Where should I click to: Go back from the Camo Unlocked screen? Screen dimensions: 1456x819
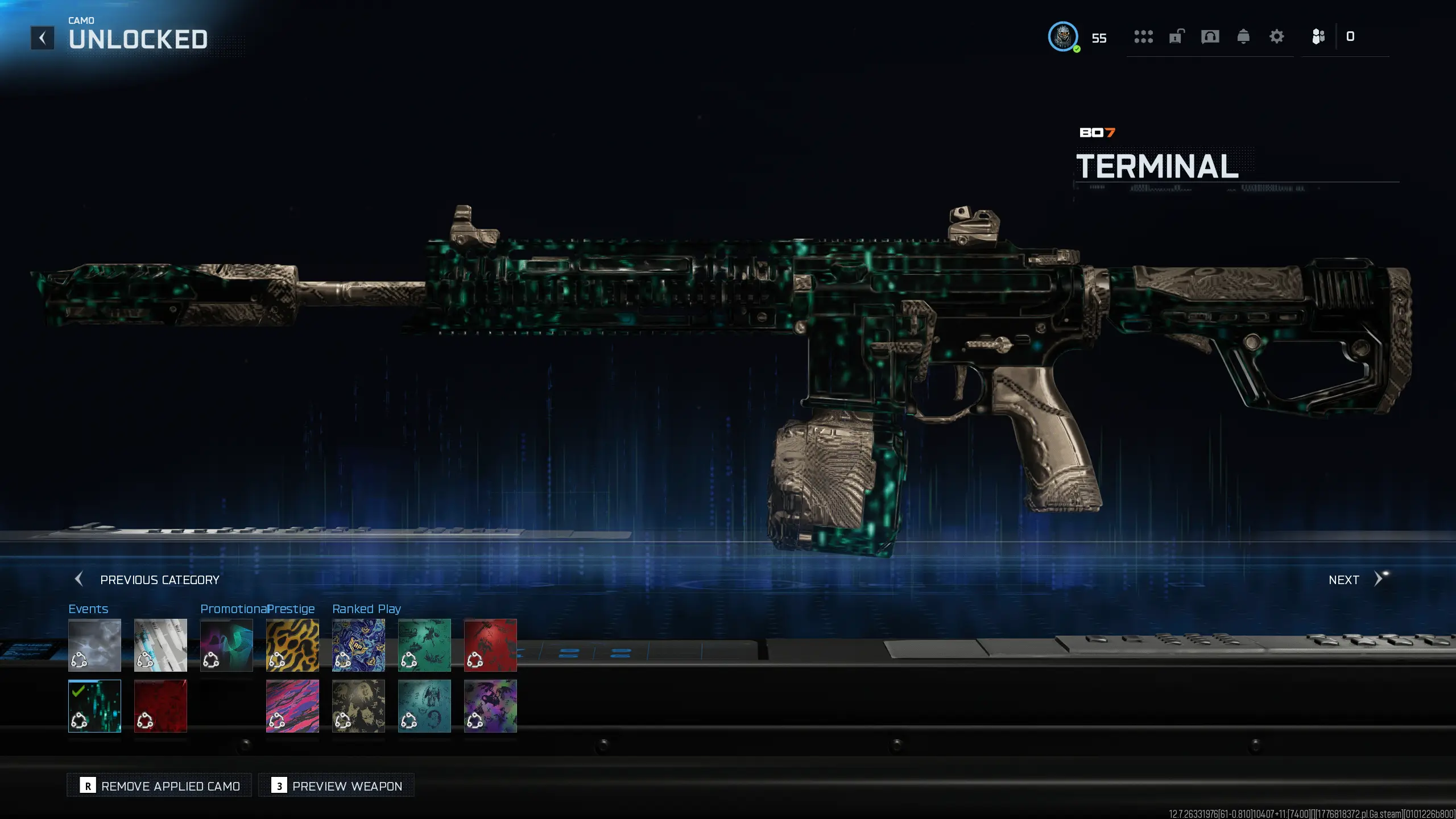[42, 38]
